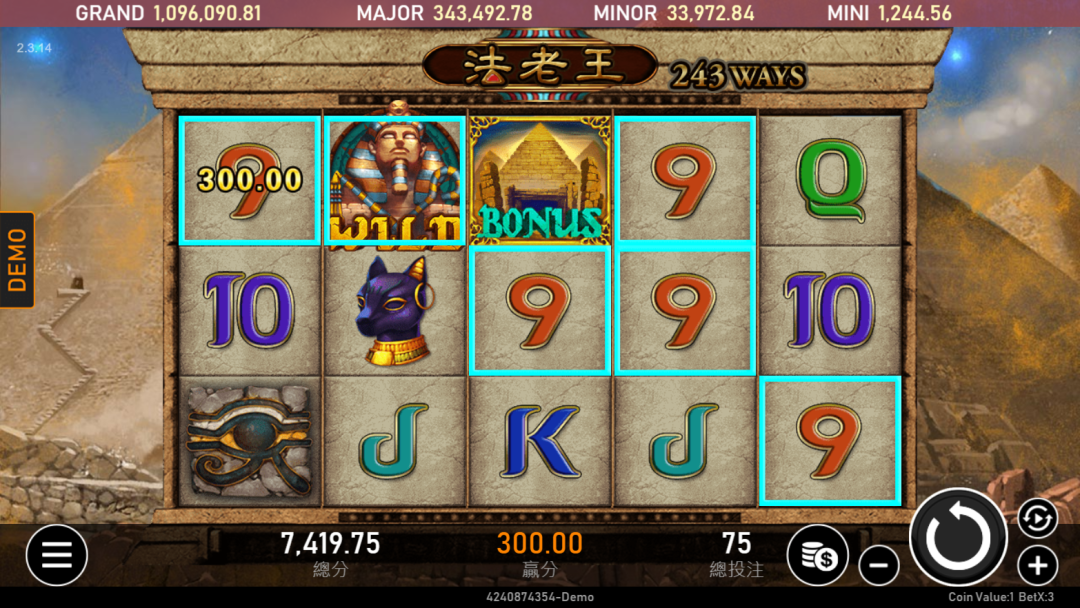Spin the reels with the circular arrow button
The width and height of the screenshot is (1080, 608).
click(x=958, y=538)
